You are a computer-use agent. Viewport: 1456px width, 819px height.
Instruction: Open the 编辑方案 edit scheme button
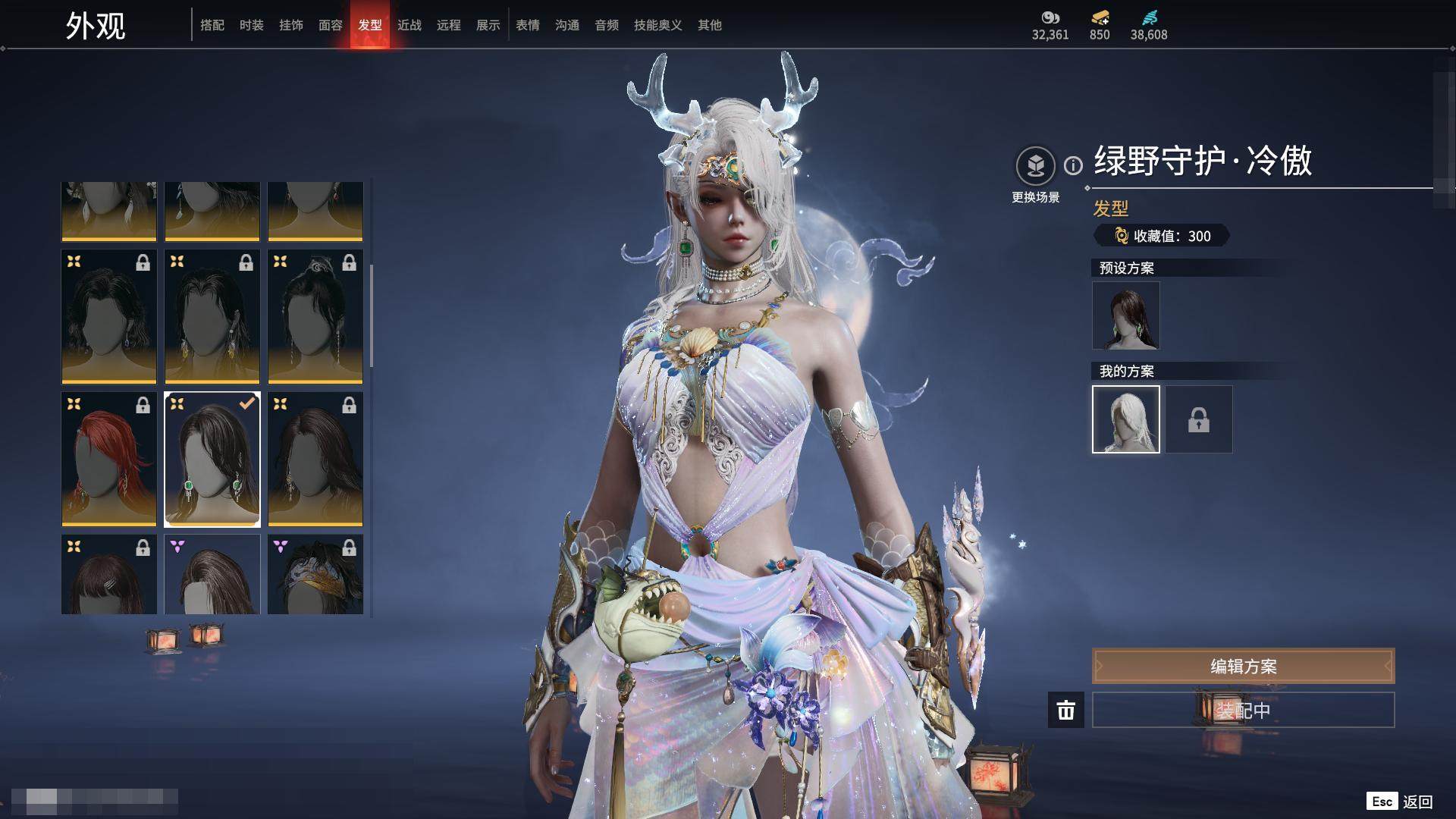pos(1243,666)
